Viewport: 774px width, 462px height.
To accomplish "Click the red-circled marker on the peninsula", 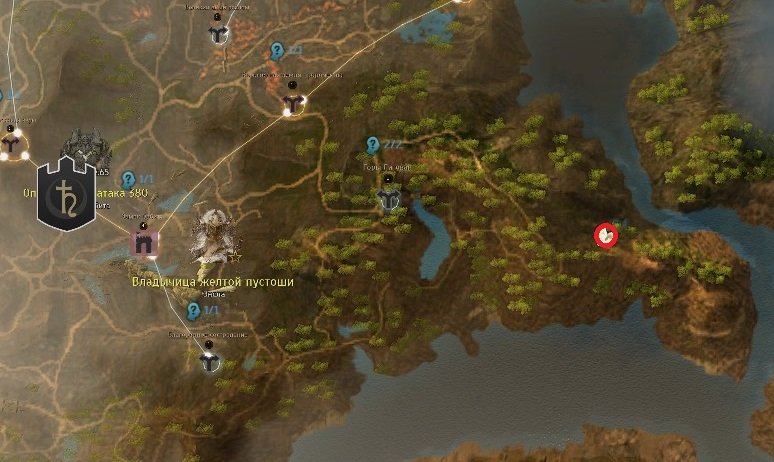I will (x=606, y=235).
